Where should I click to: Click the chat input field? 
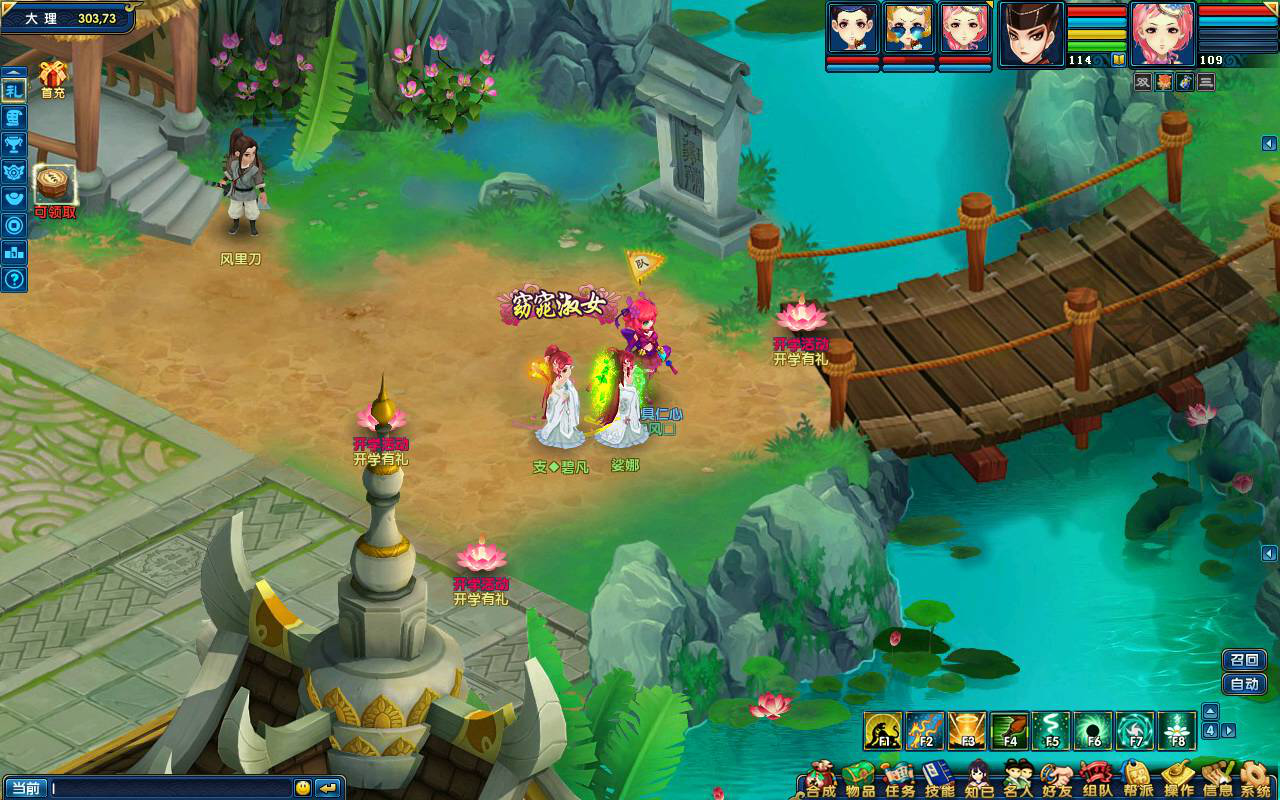[x=170, y=788]
